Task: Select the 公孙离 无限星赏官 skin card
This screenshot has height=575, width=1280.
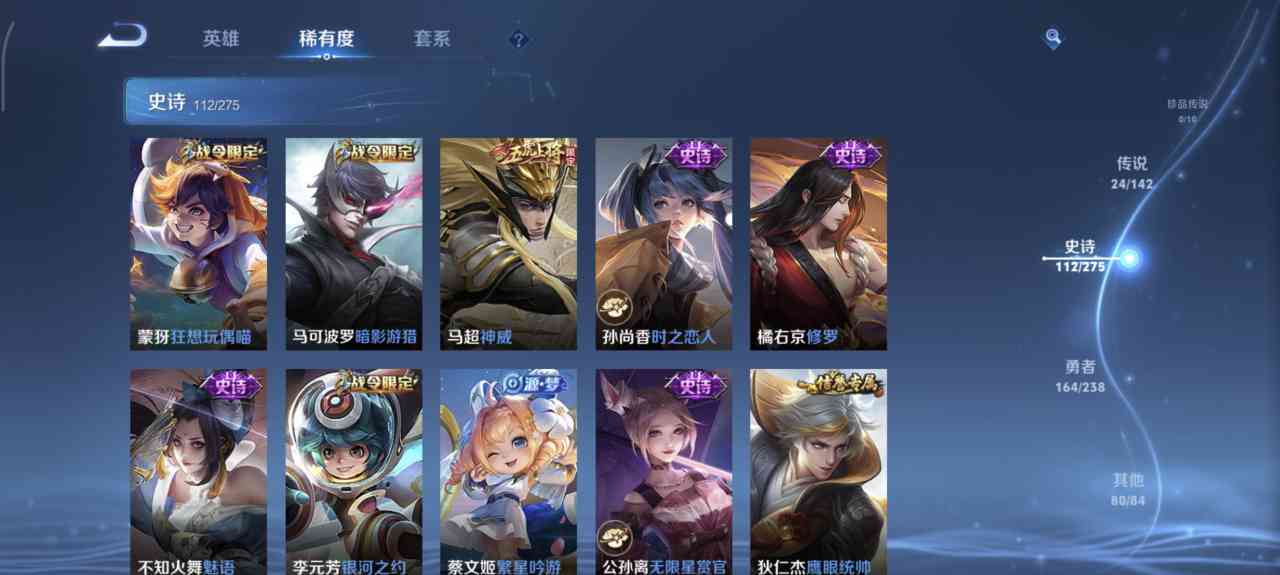Action: click(x=663, y=472)
